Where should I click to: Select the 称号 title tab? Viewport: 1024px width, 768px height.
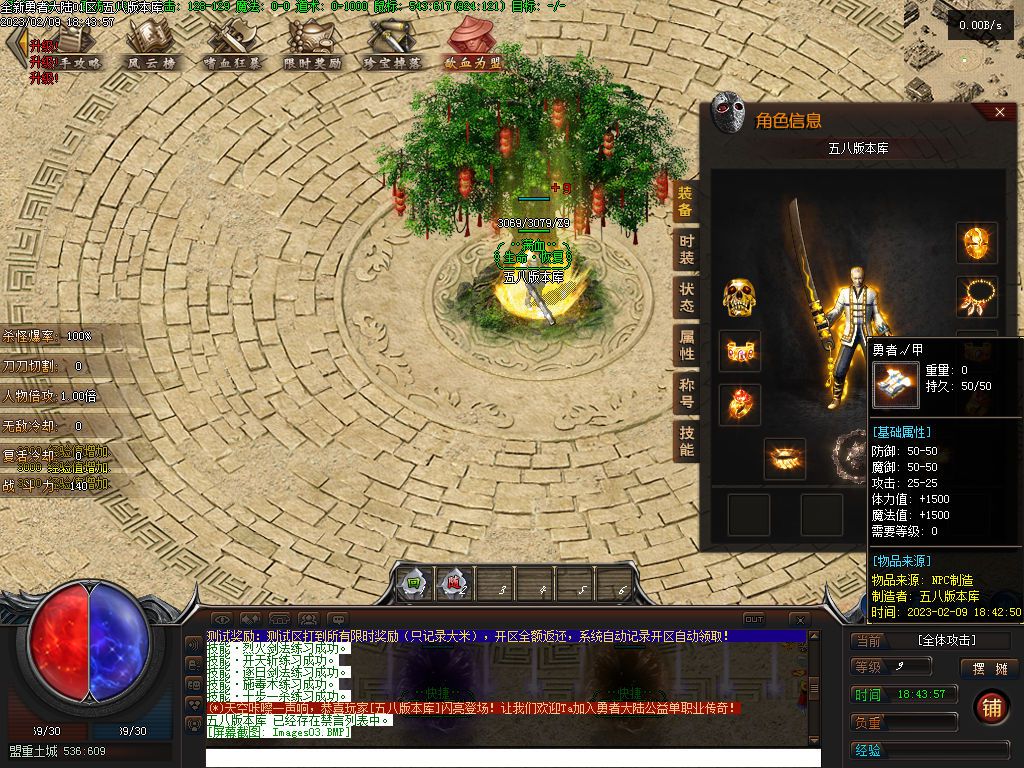pos(687,392)
